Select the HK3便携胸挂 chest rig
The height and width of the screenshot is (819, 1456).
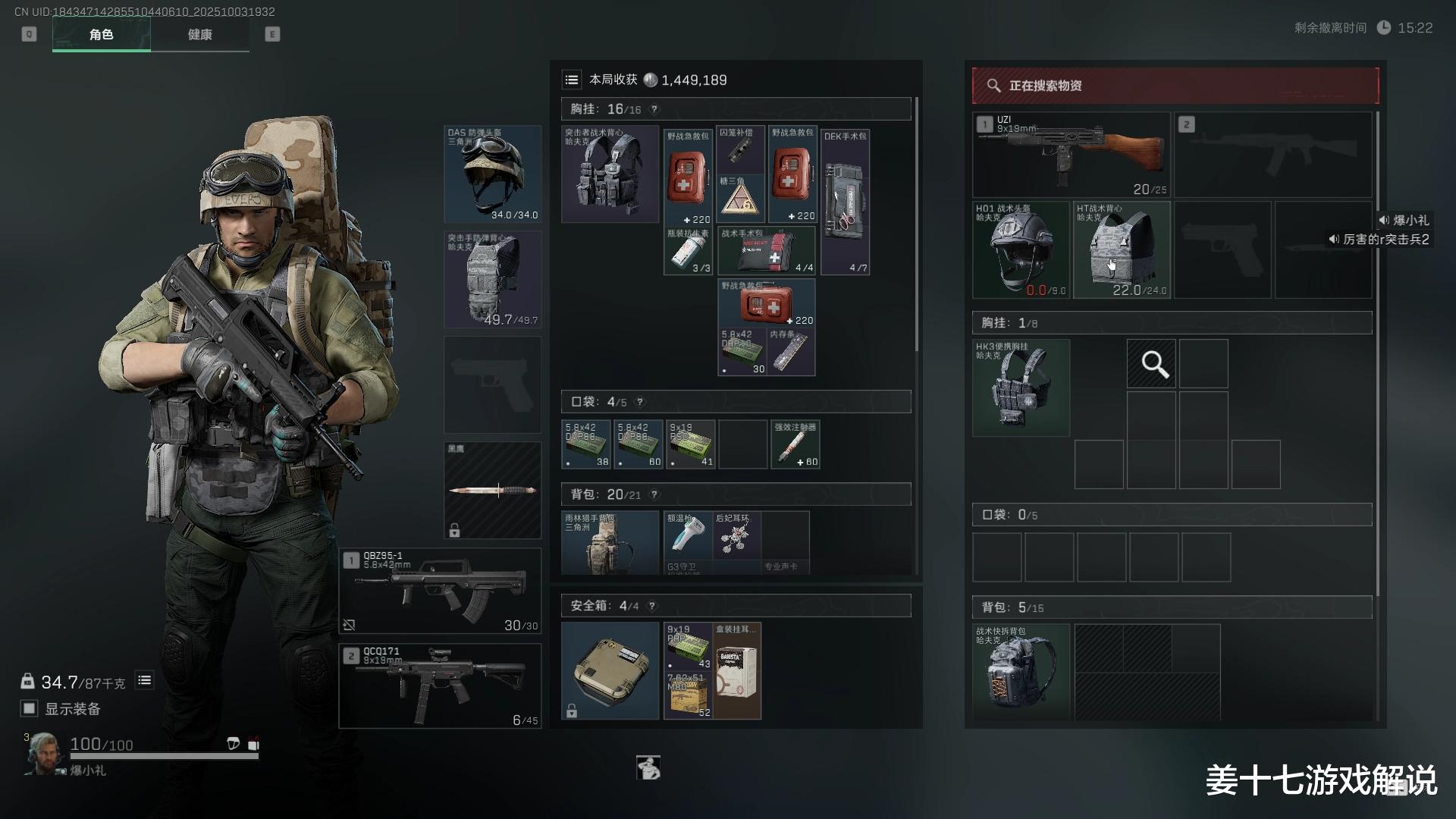click(x=1021, y=388)
